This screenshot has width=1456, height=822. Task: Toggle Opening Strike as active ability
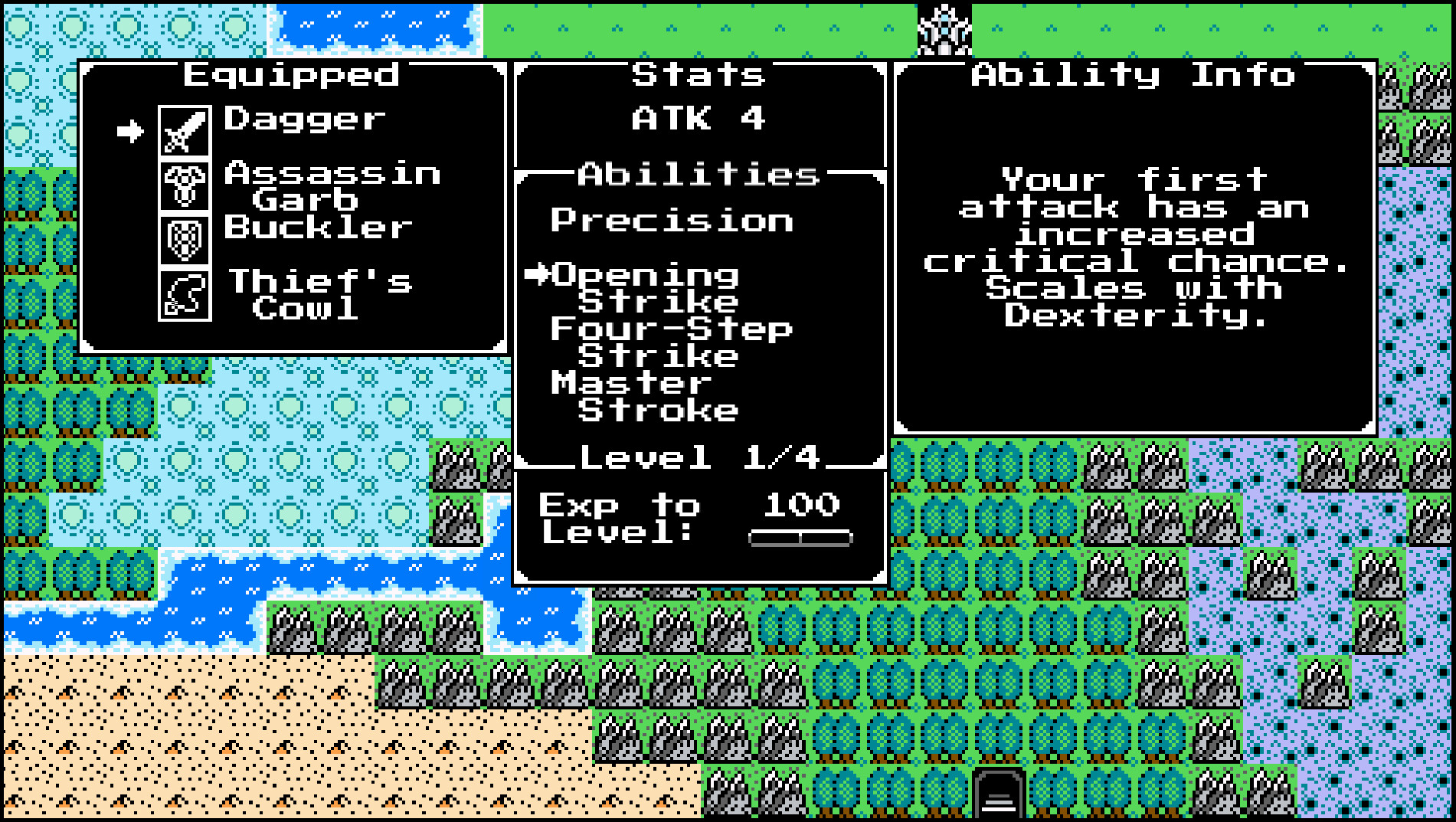[x=647, y=290]
